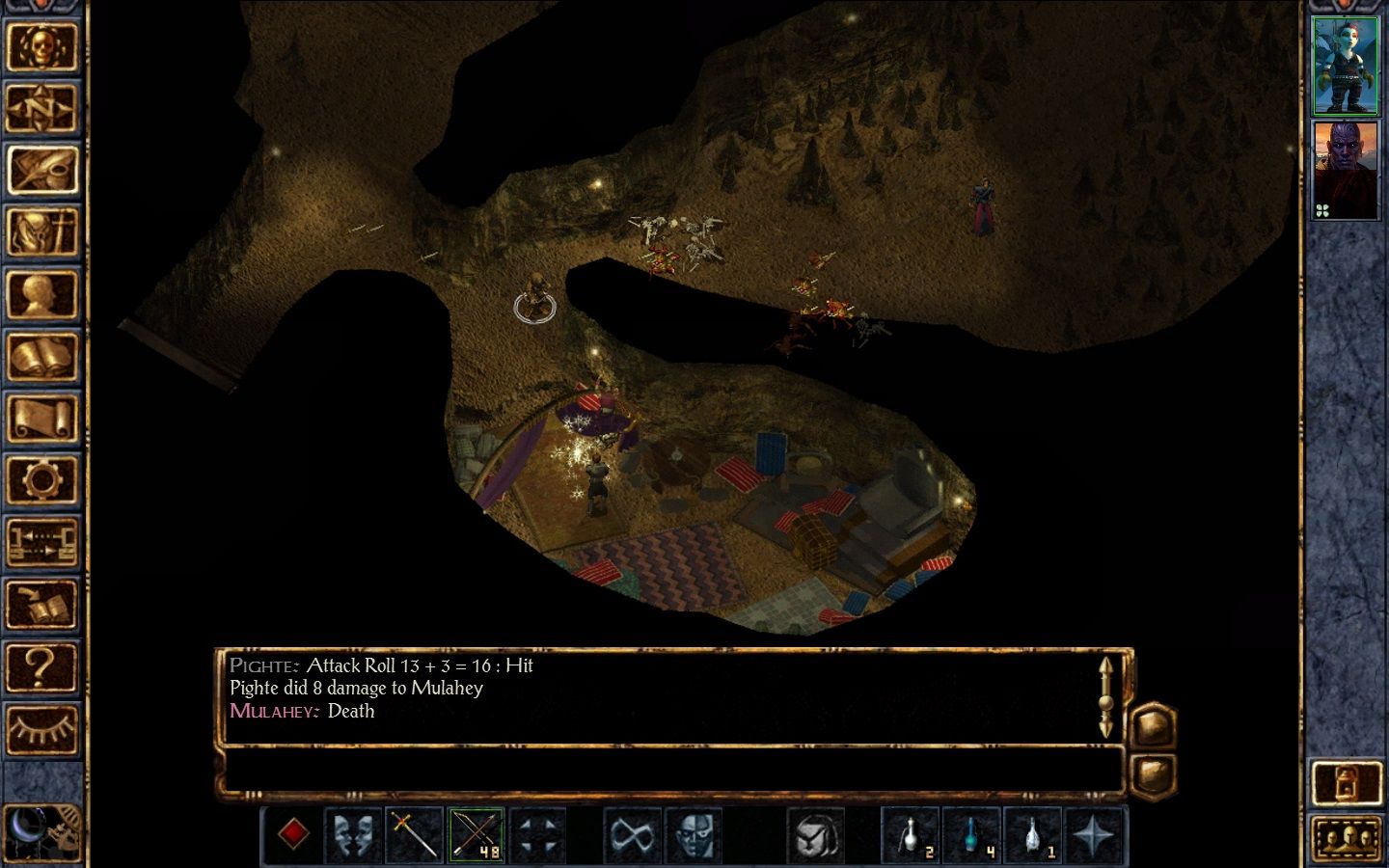Show the character record head icon
The height and width of the screenshot is (868, 1389).
(41, 294)
